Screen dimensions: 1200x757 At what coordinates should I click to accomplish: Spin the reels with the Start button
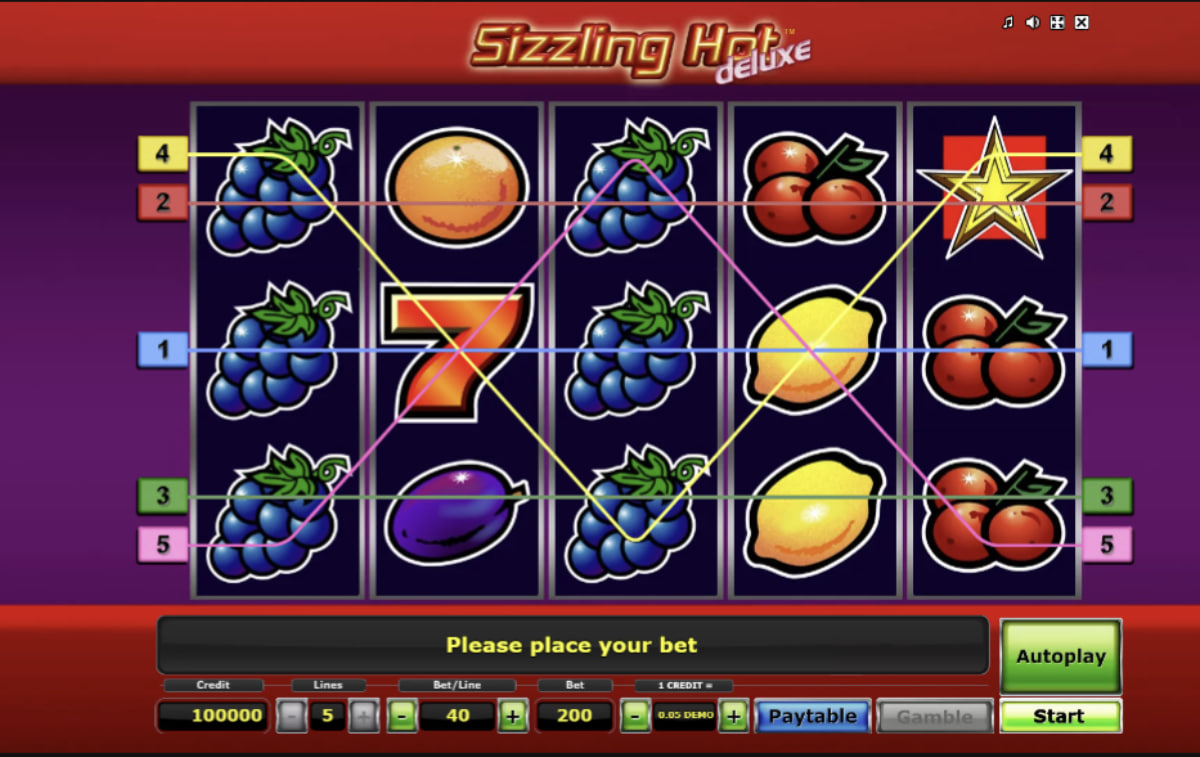[1060, 716]
